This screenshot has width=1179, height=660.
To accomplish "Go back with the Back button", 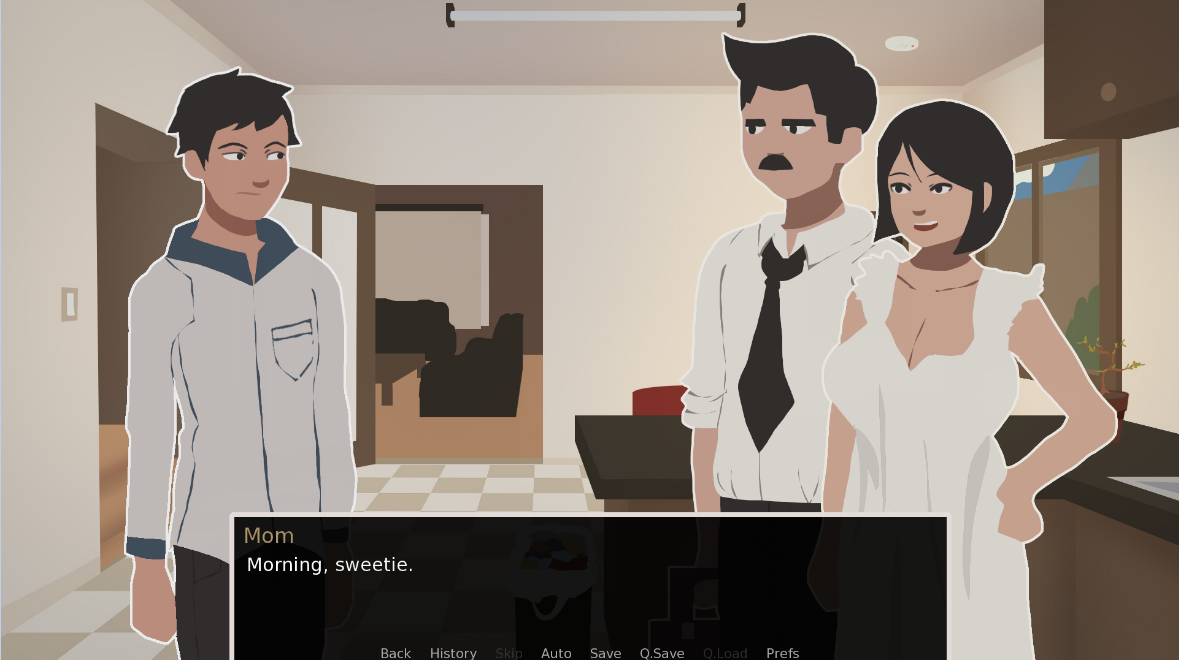I will (x=395, y=653).
